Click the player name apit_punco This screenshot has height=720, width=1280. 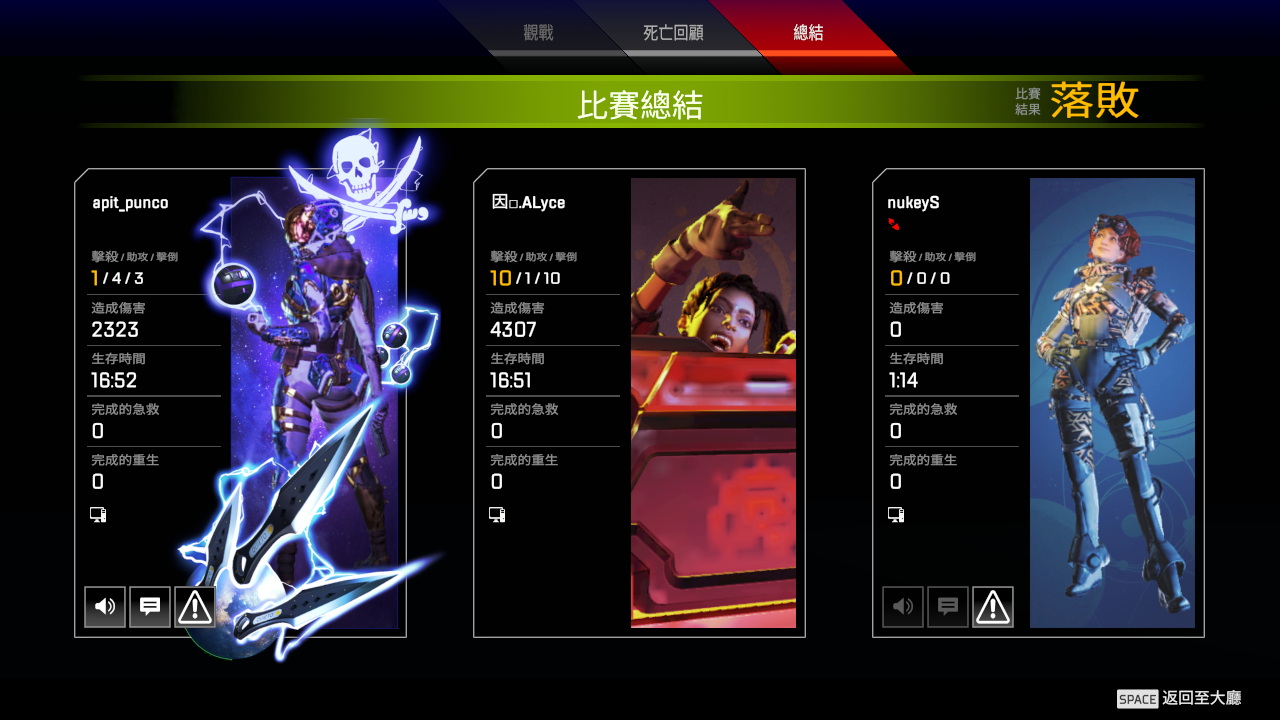tap(132, 202)
